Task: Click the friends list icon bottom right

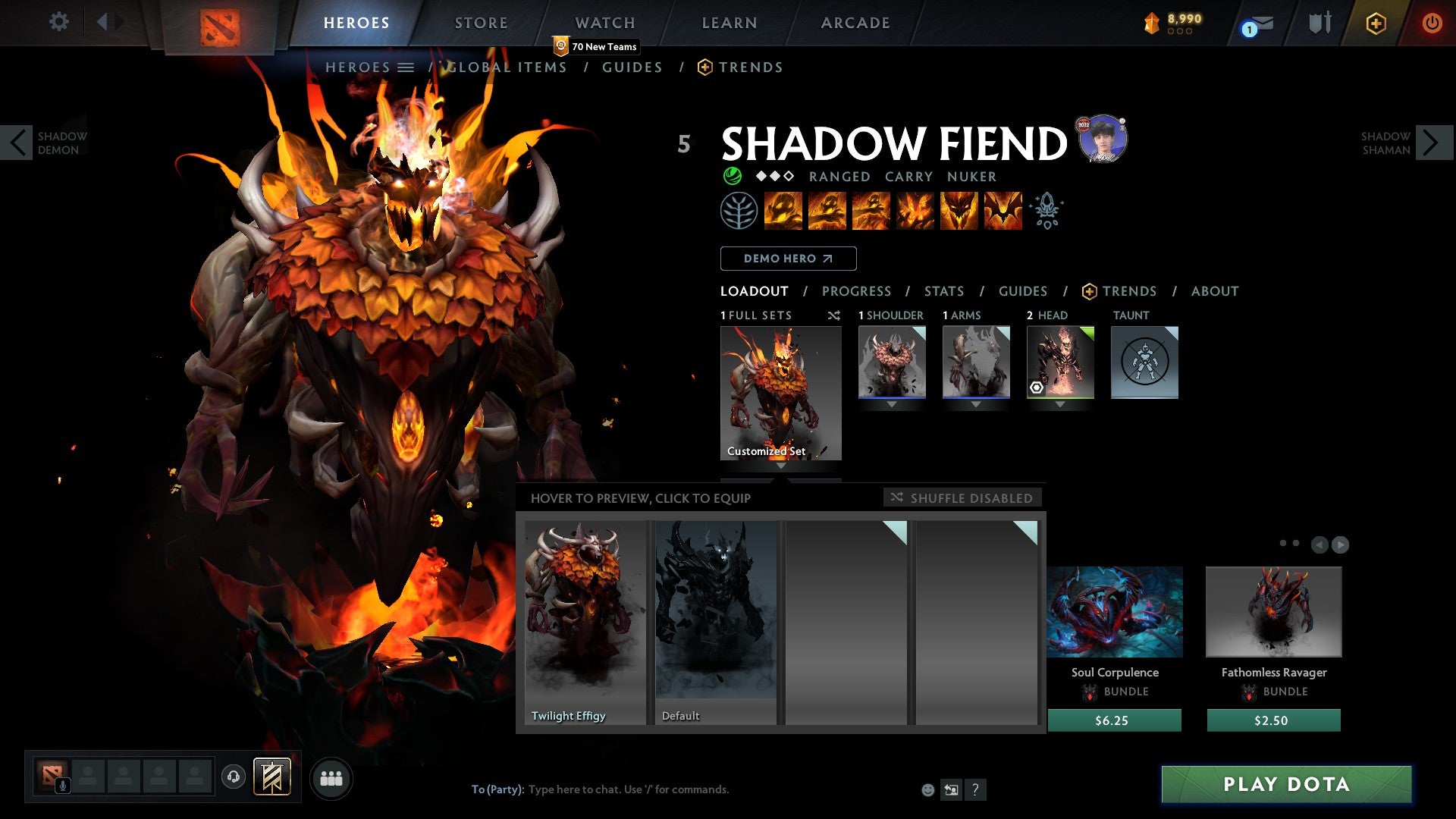Action: [x=331, y=777]
